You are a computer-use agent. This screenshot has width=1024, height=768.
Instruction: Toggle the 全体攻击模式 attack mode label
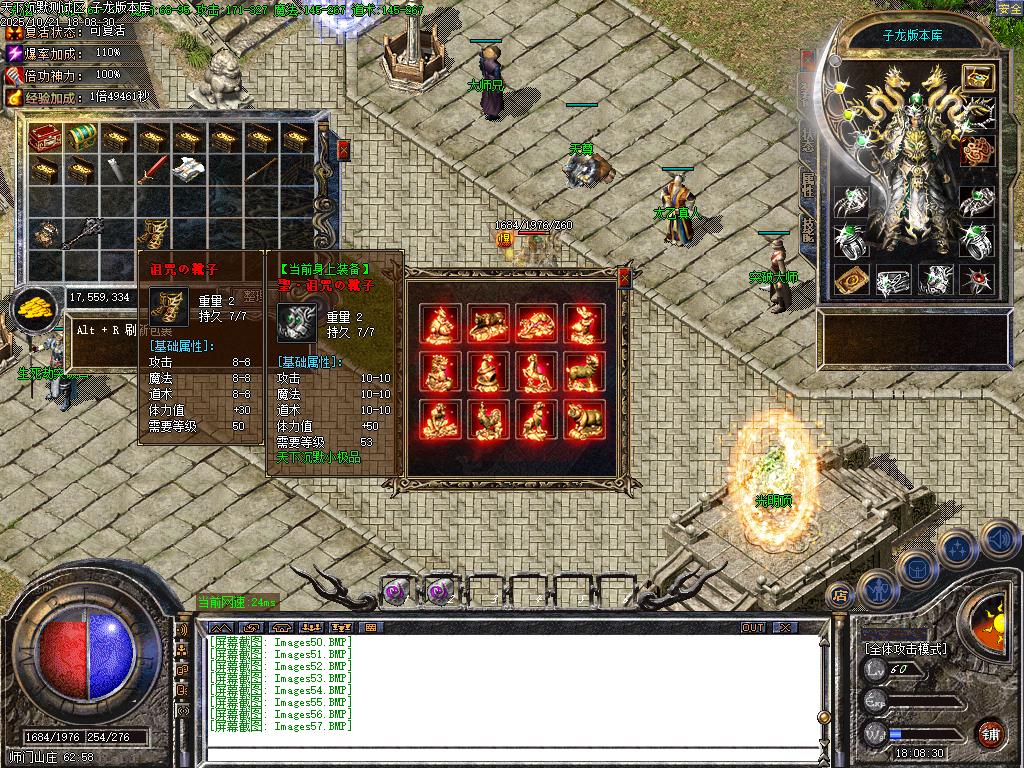[x=906, y=648]
